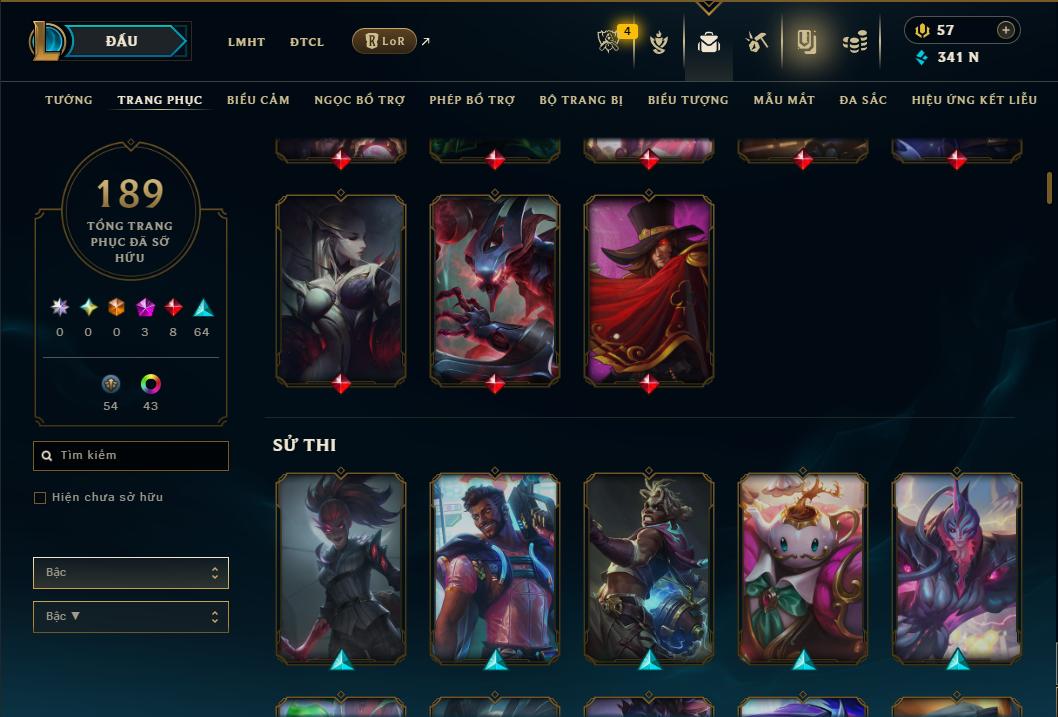Viewport: 1058px width, 717px height.
Task: Show the BIỂU TƯỢNG icons tab
Action: (688, 100)
